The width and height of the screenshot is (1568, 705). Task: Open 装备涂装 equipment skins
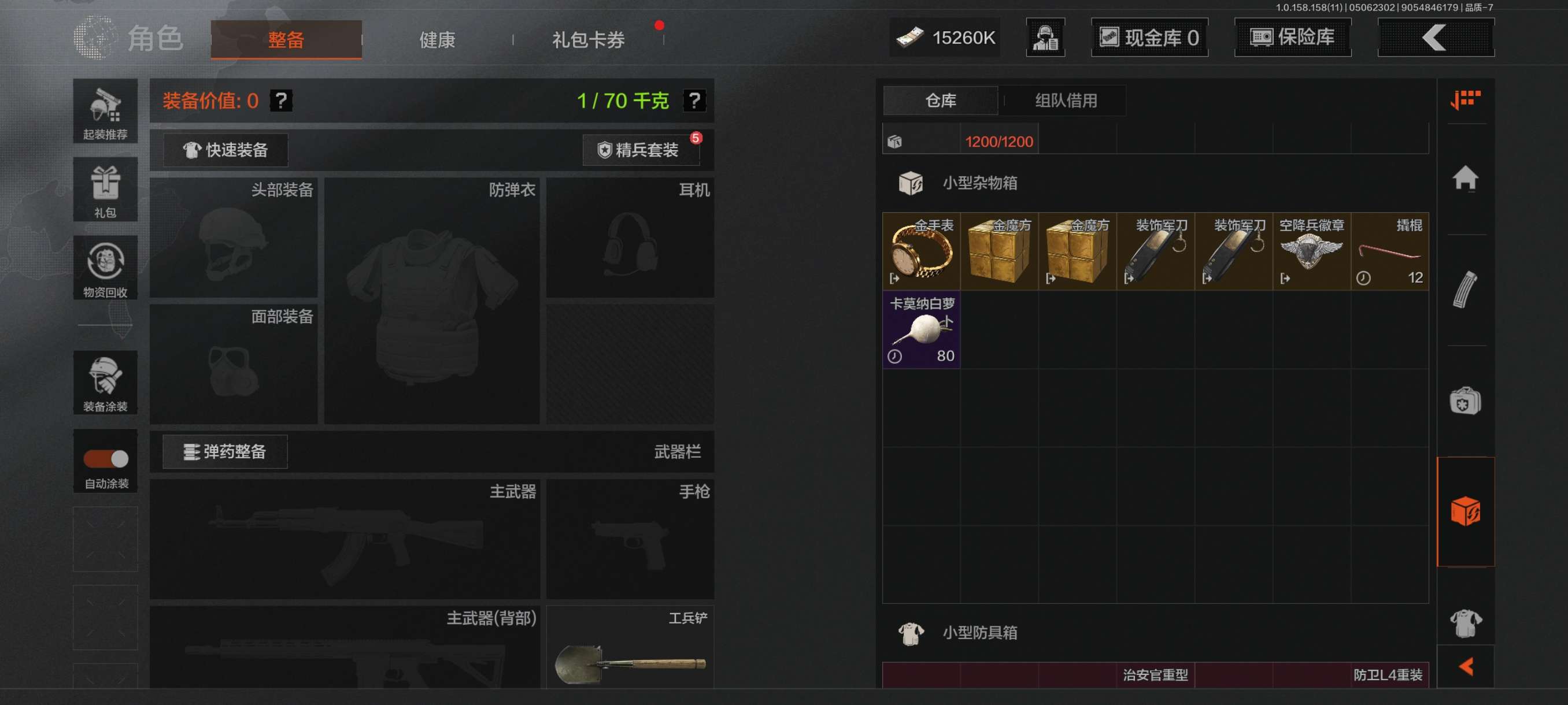(105, 383)
